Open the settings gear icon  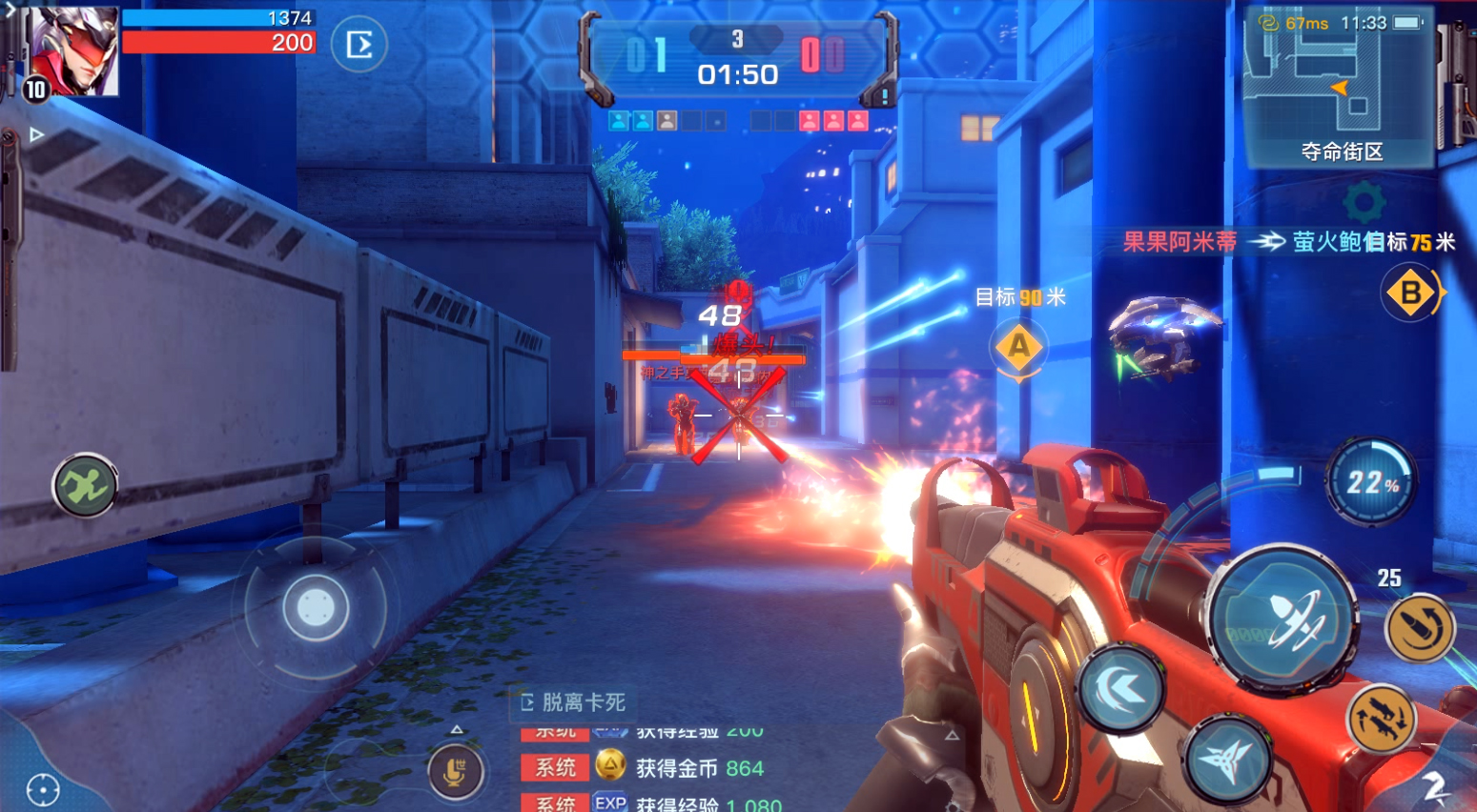(x=1364, y=202)
